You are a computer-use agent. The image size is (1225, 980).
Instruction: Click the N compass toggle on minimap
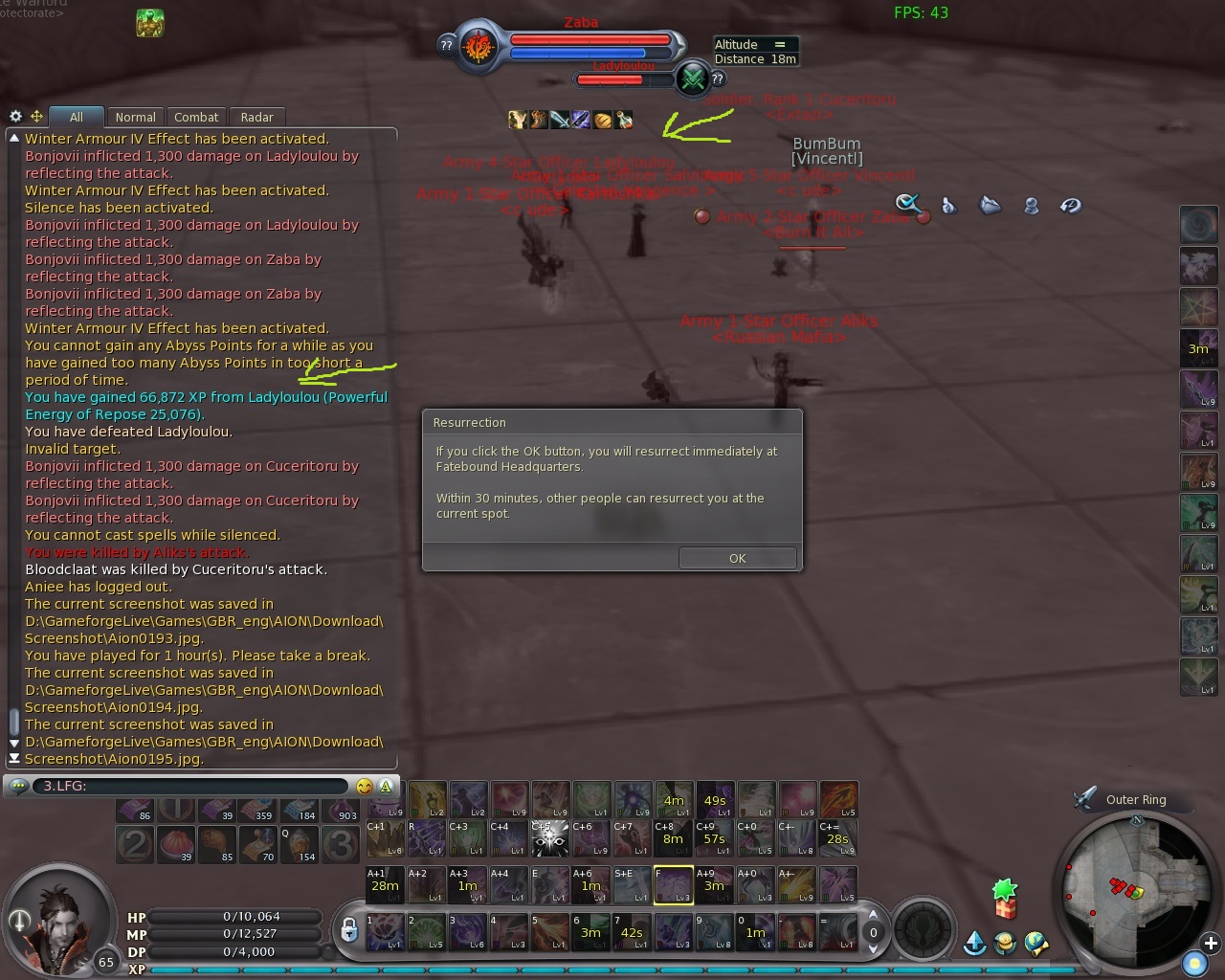click(x=1137, y=819)
